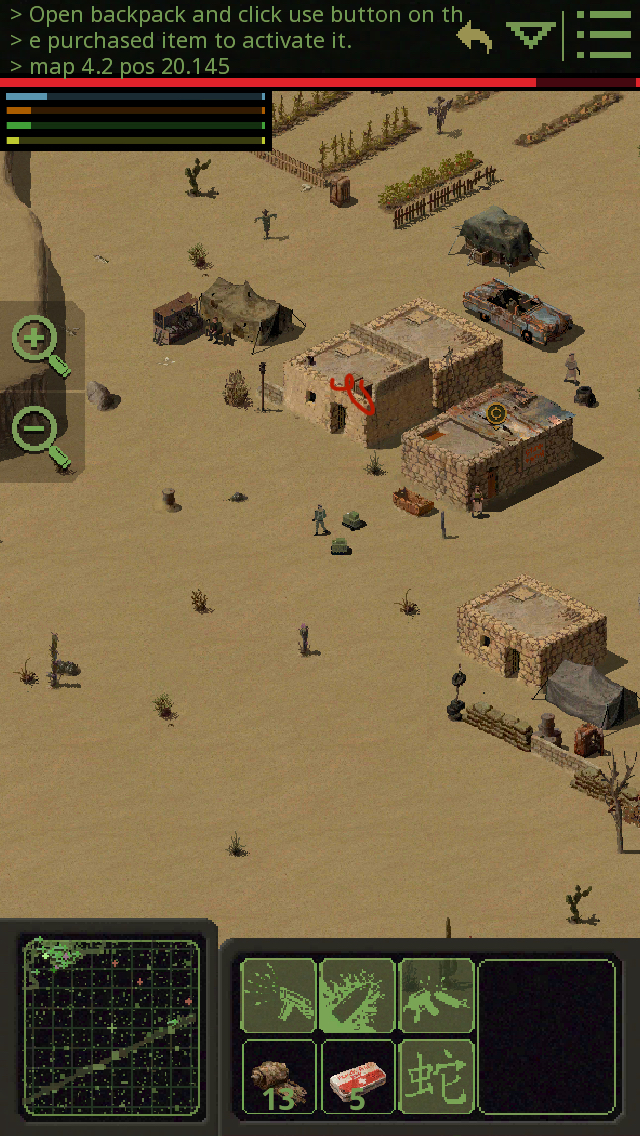This screenshot has width=640, height=1136.
Task: Tap the curved back arrow icon
Action: (476, 38)
